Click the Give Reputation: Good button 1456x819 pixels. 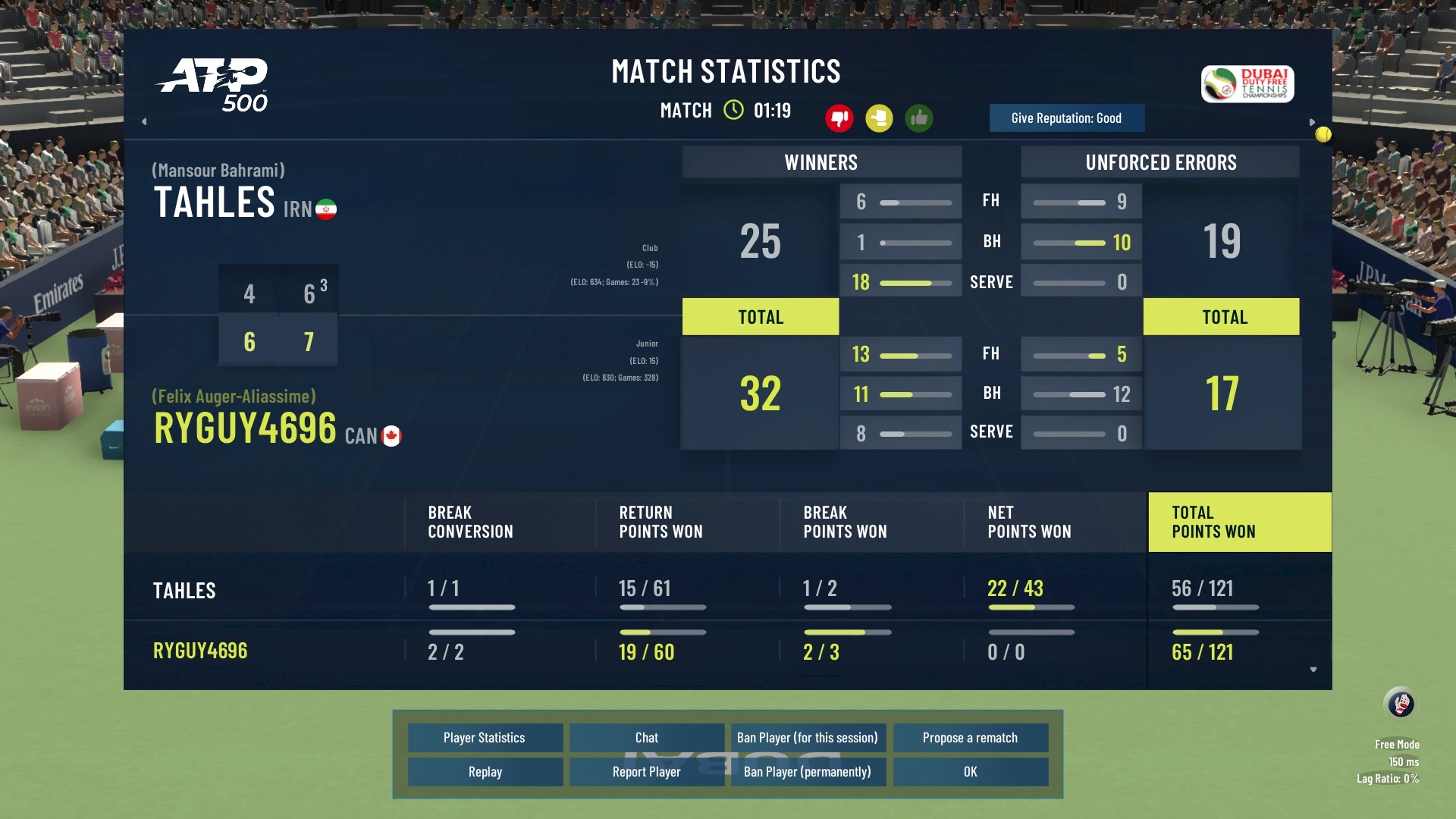1066,118
